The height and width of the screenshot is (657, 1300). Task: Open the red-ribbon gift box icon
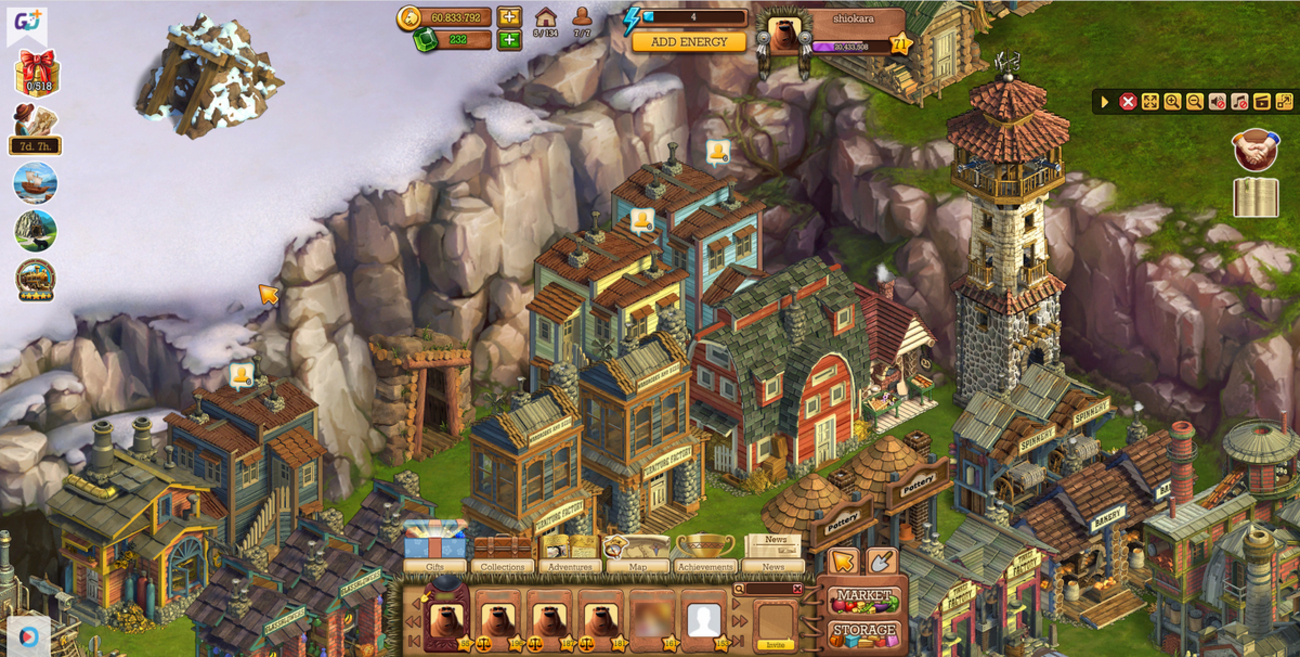point(37,73)
